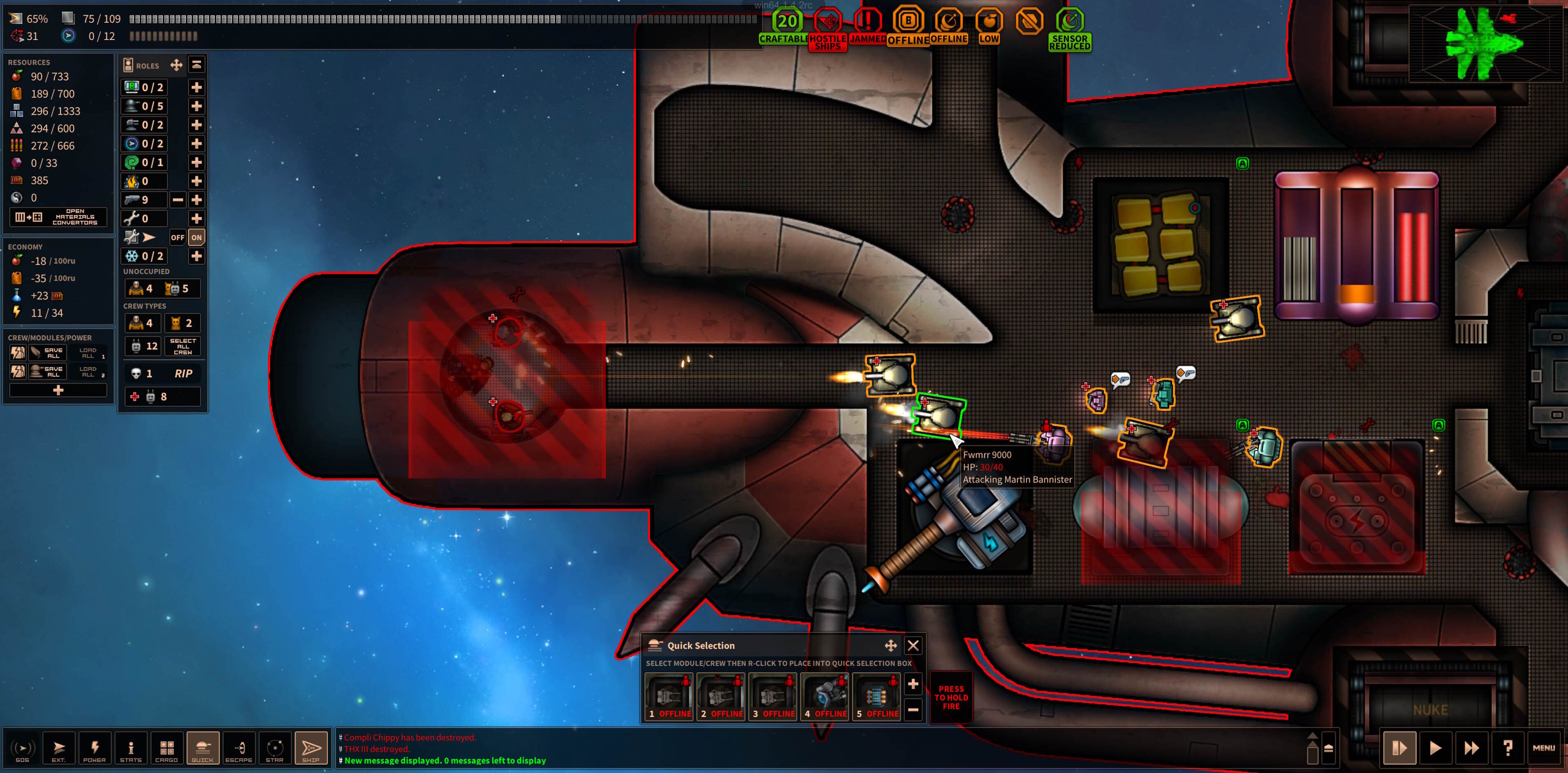Viewport: 1568px width, 773px height.
Task: Toggle the Quick selection panel with QUICK button
Action: coord(203,748)
